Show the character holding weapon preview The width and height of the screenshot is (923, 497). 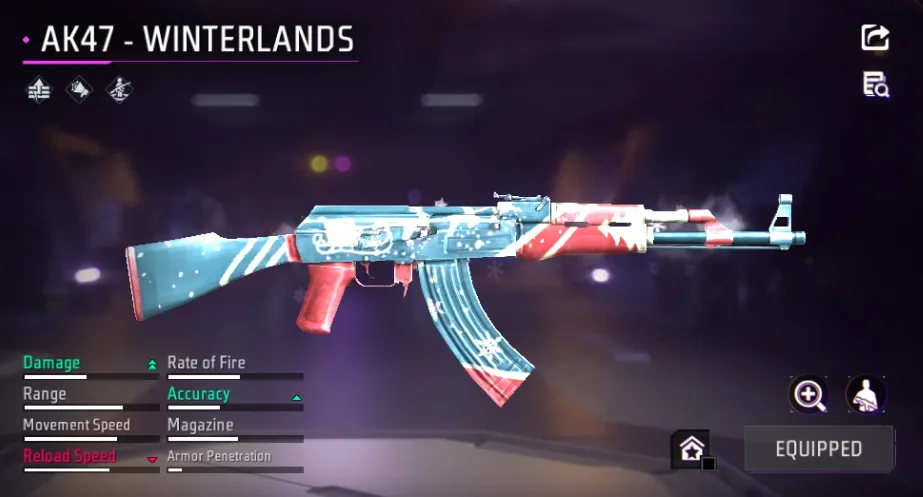(x=865, y=394)
